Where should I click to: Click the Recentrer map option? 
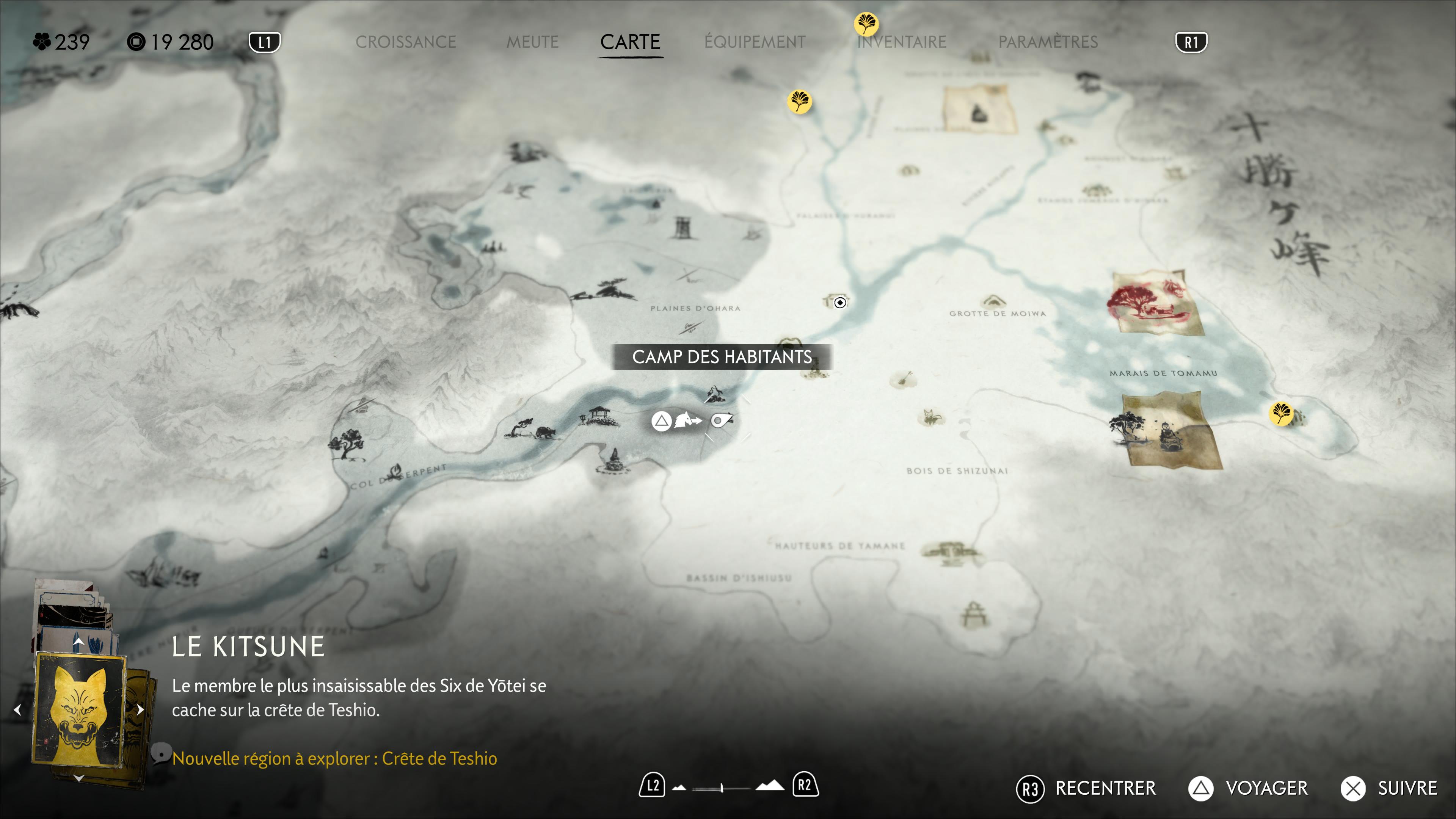(1086, 789)
